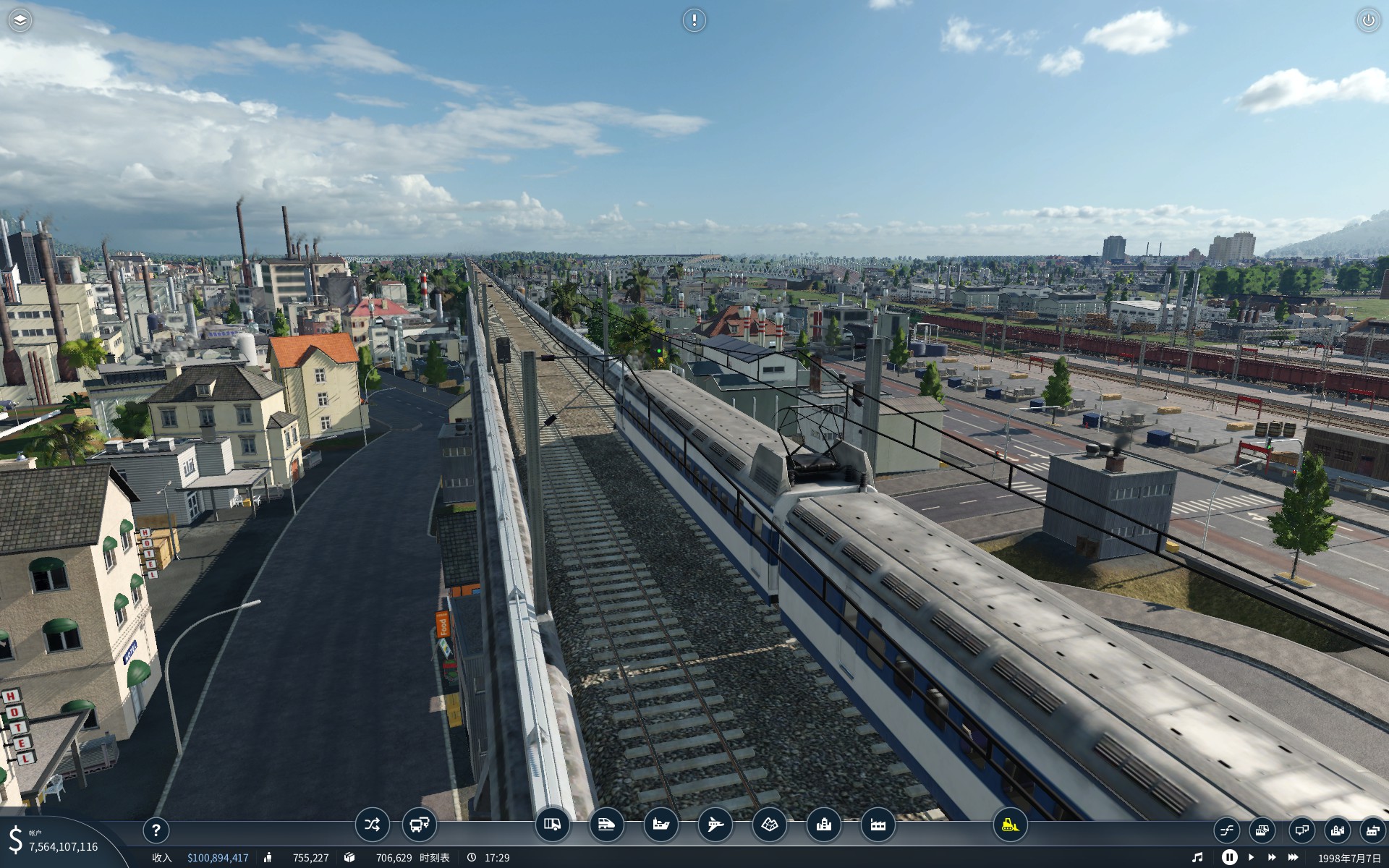Open the air construction airplane menu
This screenshot has width=1389, height=868.
pyautogui.click(x=715, y=825)
